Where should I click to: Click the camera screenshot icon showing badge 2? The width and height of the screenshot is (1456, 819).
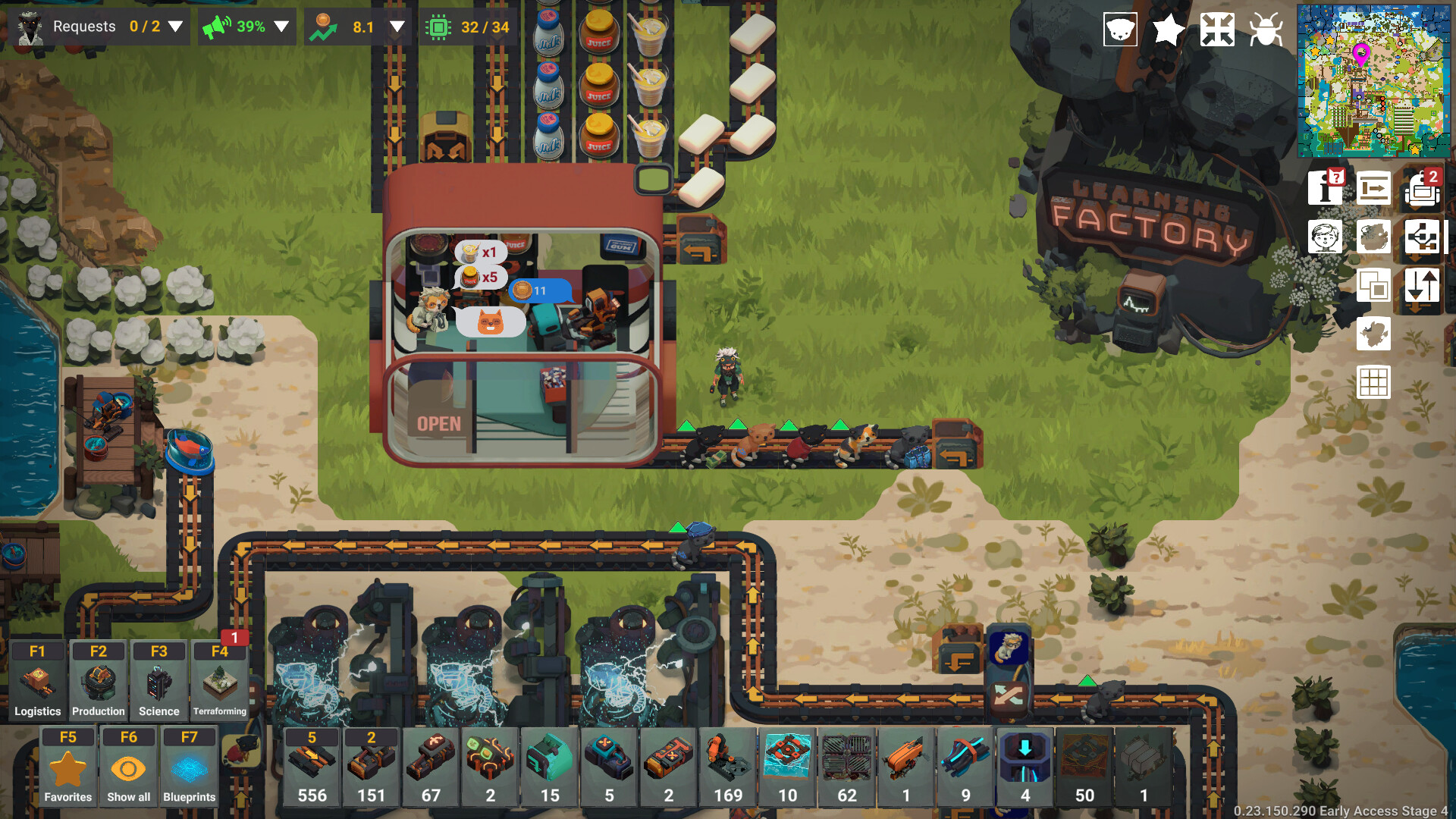click(1420, 190)
